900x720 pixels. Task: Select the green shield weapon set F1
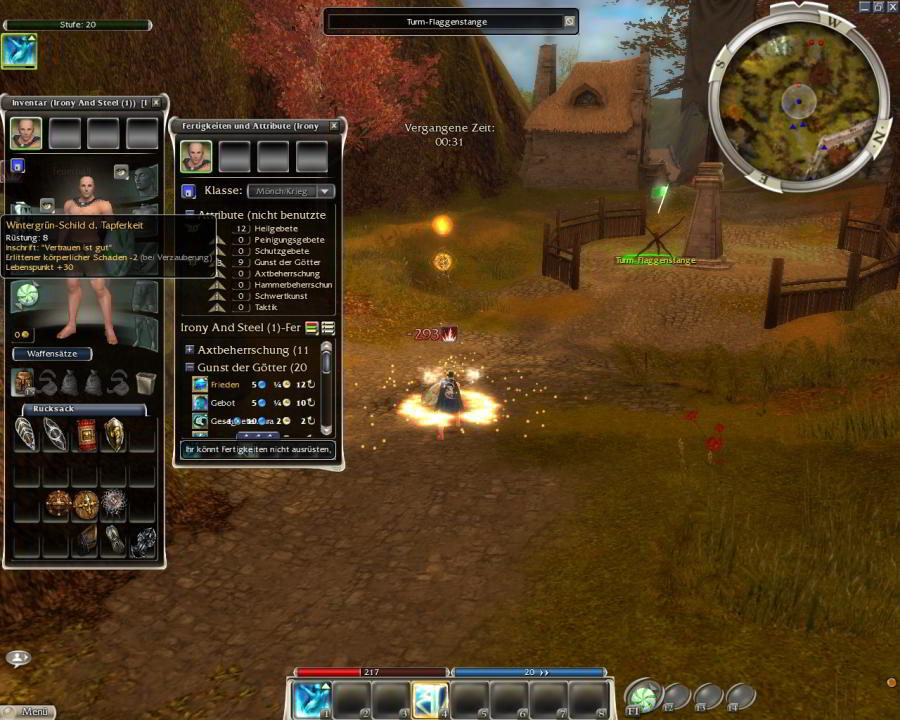[642, 696]
